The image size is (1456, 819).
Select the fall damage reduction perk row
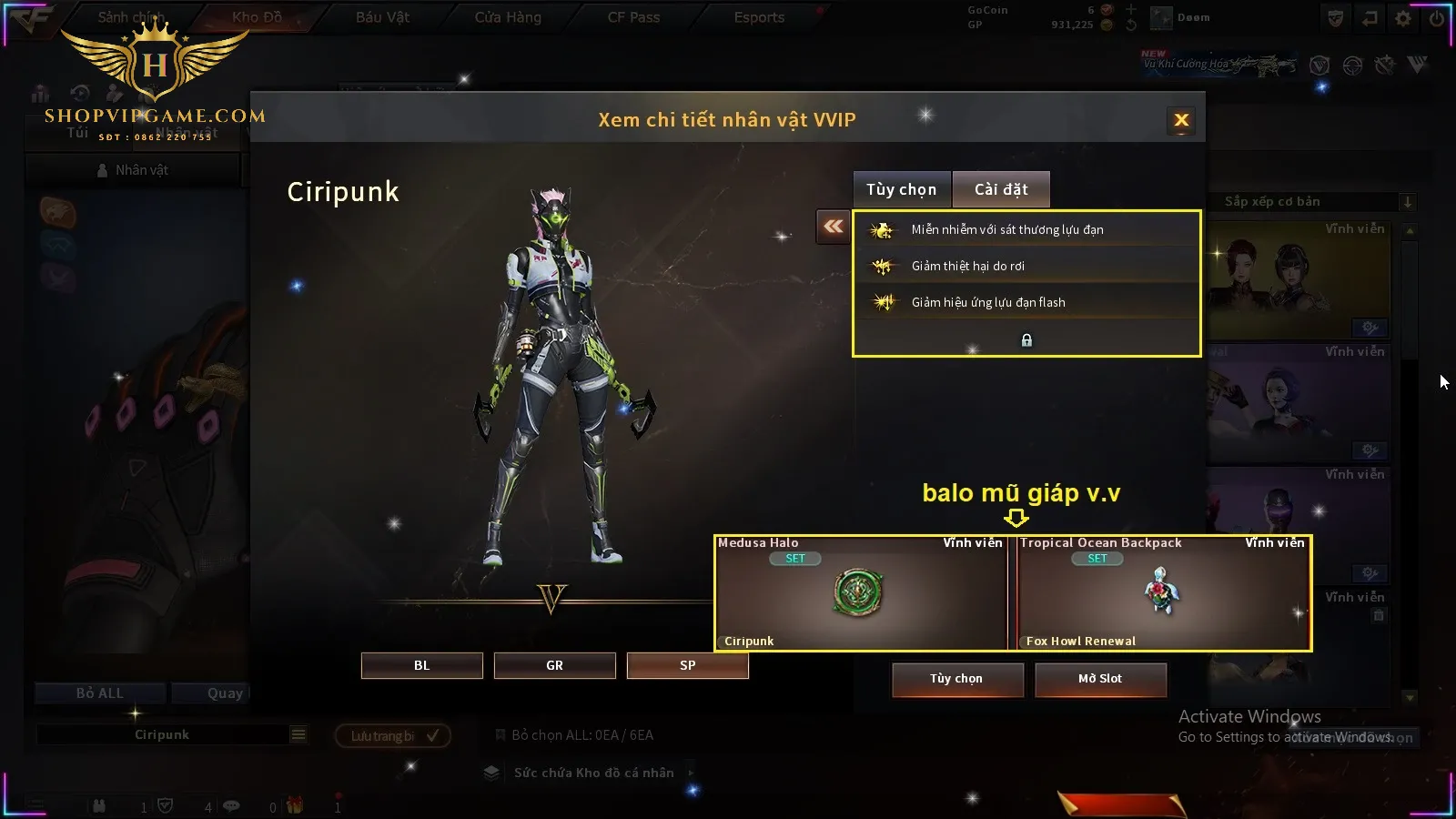(x=1026, y=266)
